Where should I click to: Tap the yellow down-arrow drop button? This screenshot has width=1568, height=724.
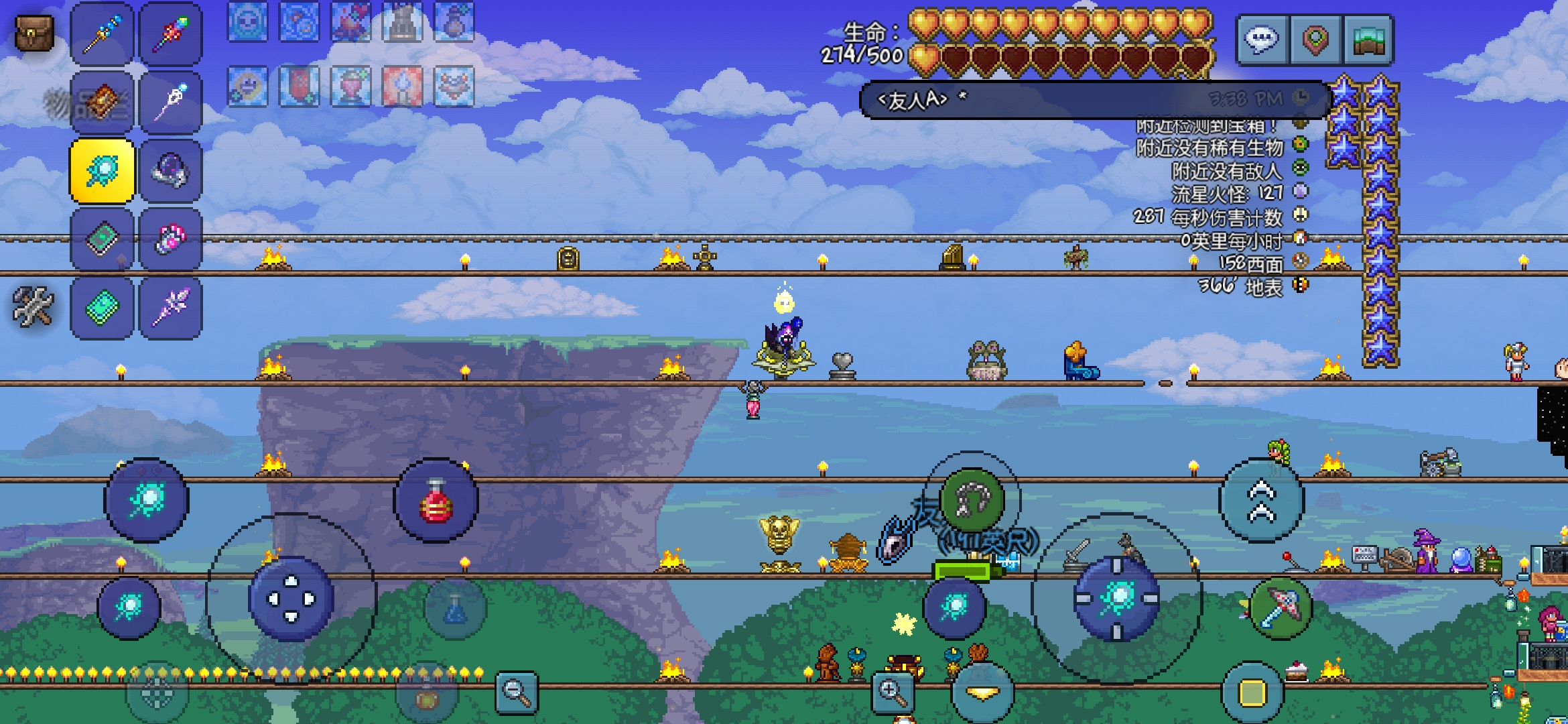982,693
